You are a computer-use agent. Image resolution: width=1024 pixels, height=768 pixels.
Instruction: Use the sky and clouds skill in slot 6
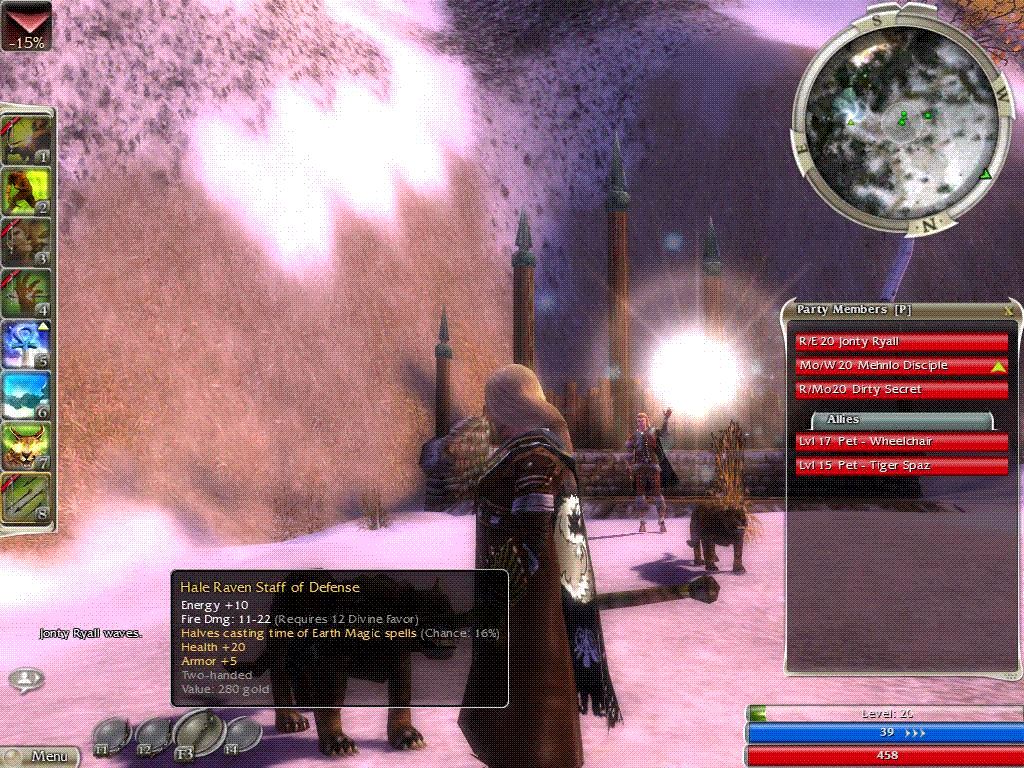(x=28, y=396)
